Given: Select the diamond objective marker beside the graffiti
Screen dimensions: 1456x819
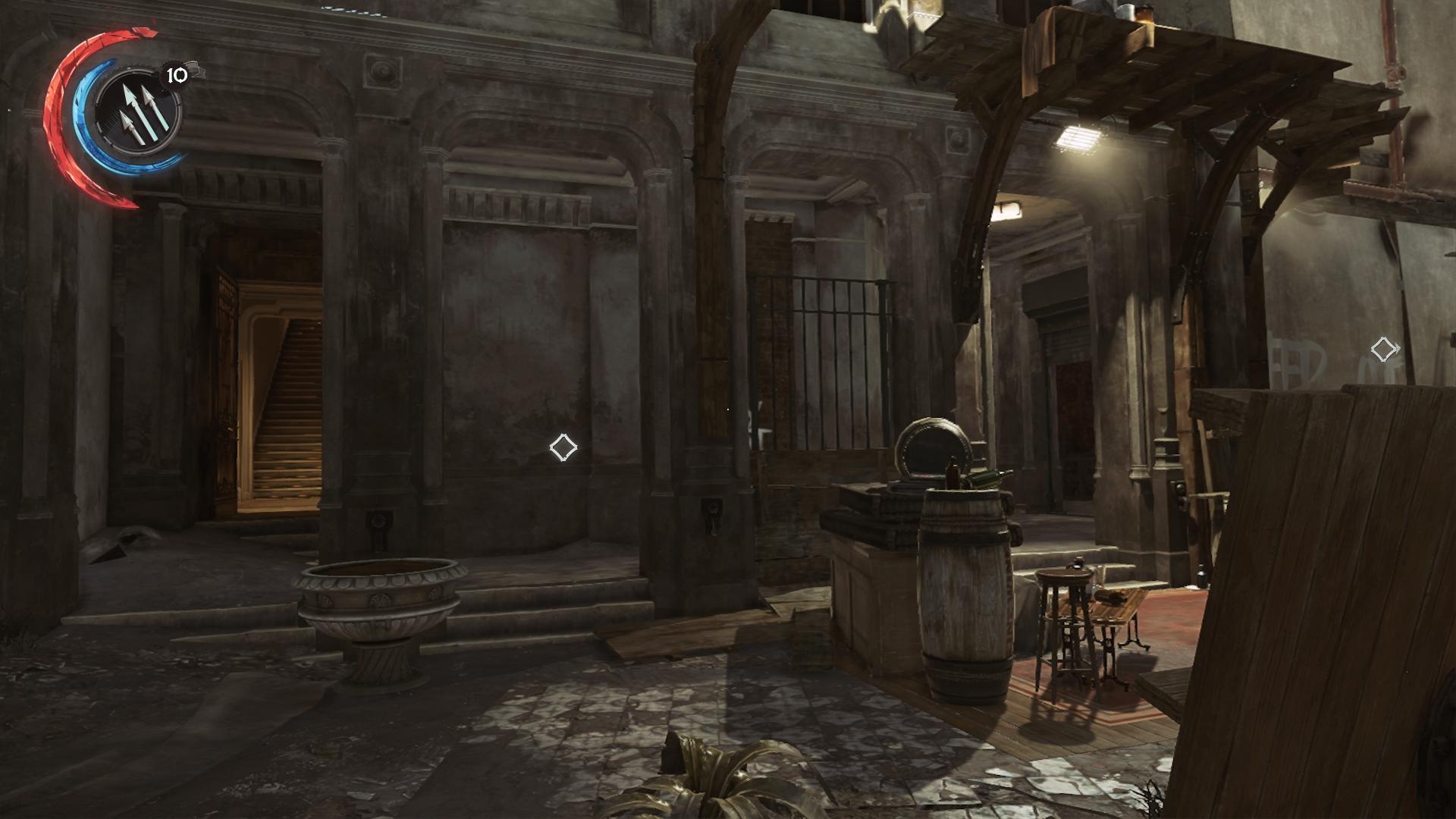Looking at the screenshot, I should [1384, 349].
